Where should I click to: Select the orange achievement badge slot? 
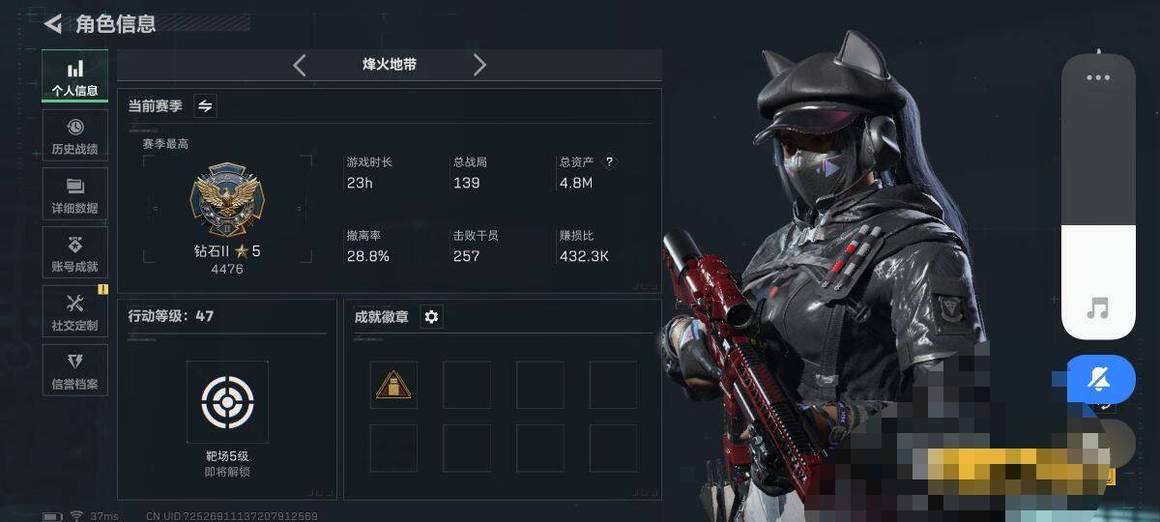point(393,385)
